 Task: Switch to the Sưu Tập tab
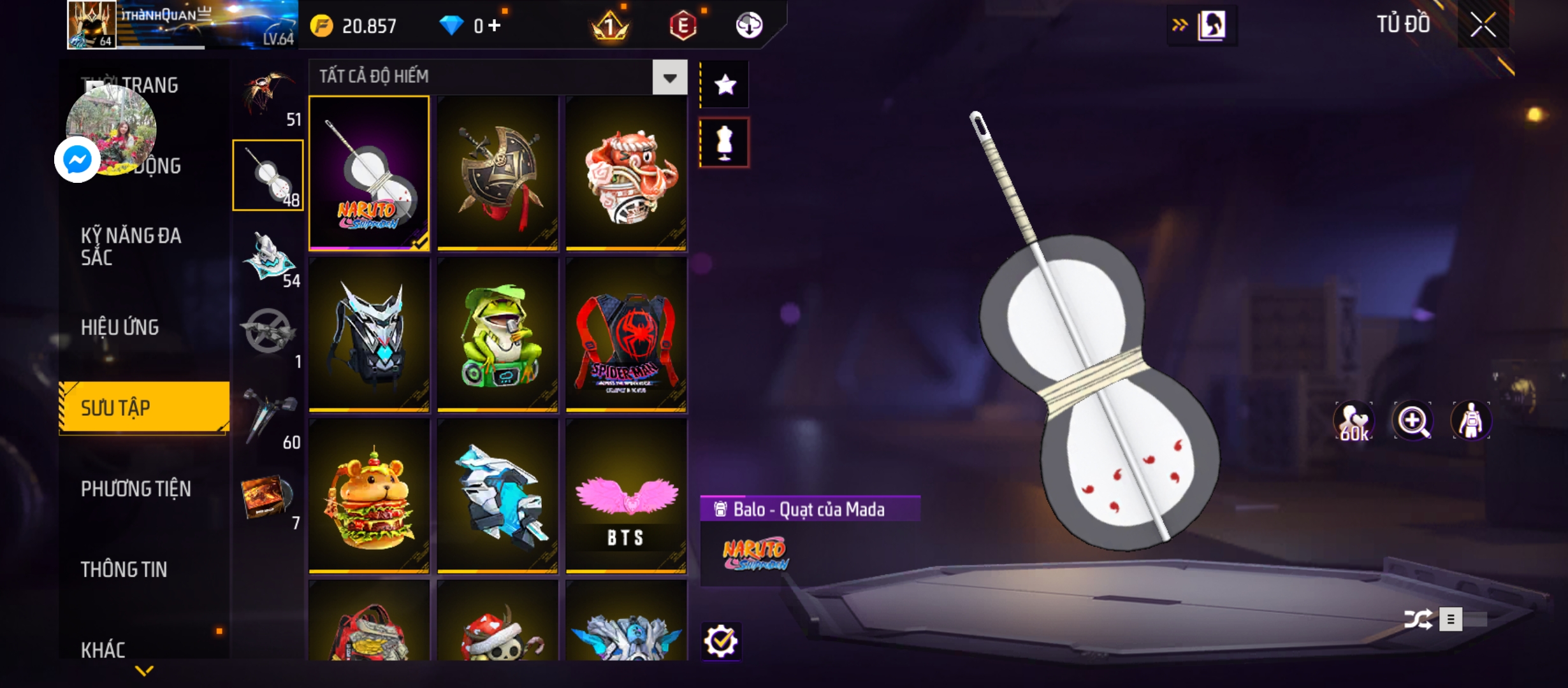(144, 408)
